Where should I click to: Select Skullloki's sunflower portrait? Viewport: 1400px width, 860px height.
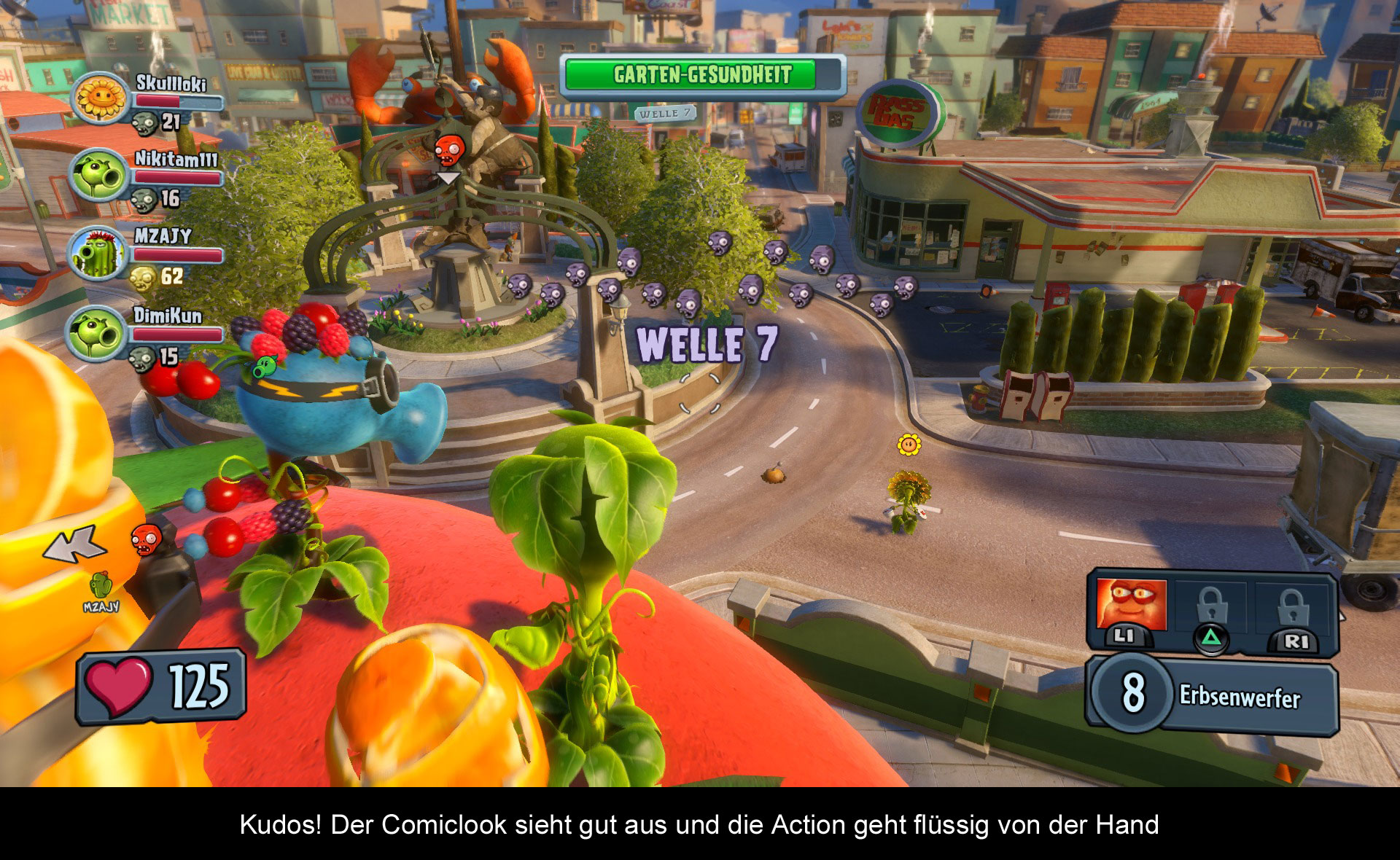(x=99, y=98)
